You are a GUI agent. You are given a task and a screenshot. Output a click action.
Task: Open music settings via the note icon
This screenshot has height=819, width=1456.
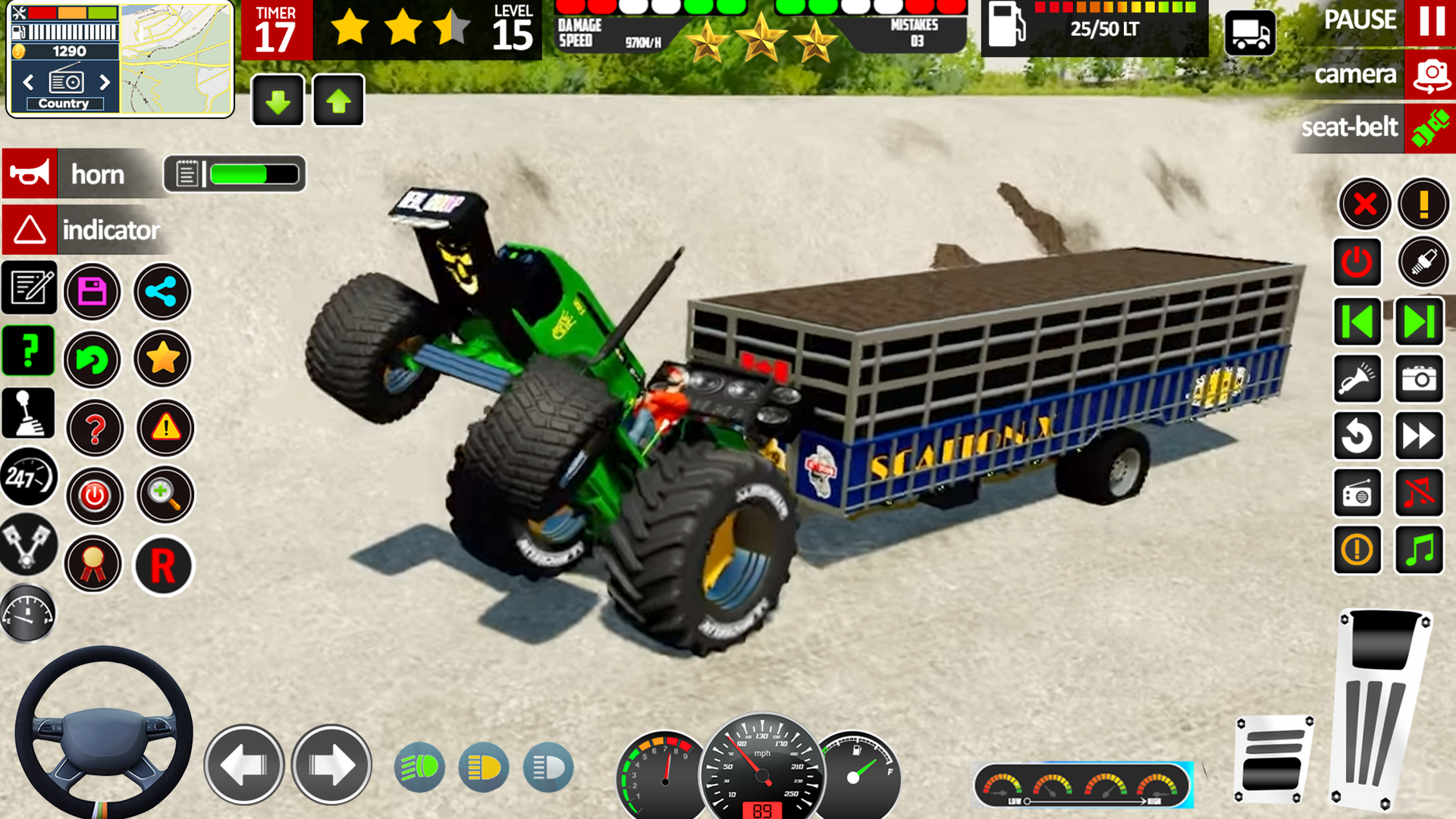[x=1421, y=550]
